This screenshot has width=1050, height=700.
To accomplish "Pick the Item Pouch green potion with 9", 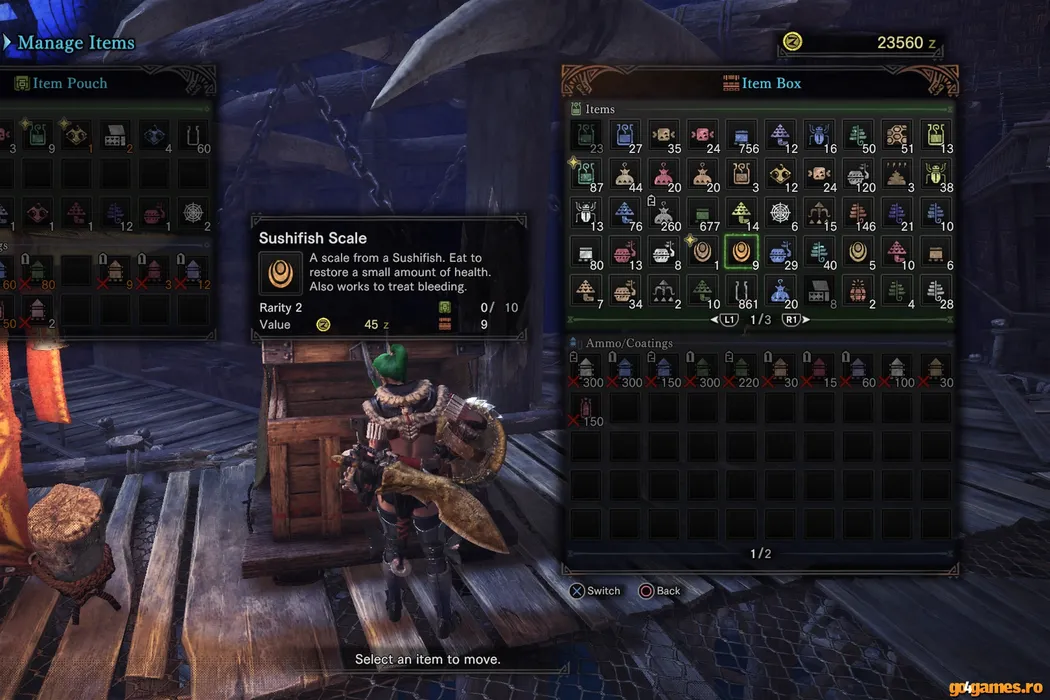I will (x=38, y=136).
